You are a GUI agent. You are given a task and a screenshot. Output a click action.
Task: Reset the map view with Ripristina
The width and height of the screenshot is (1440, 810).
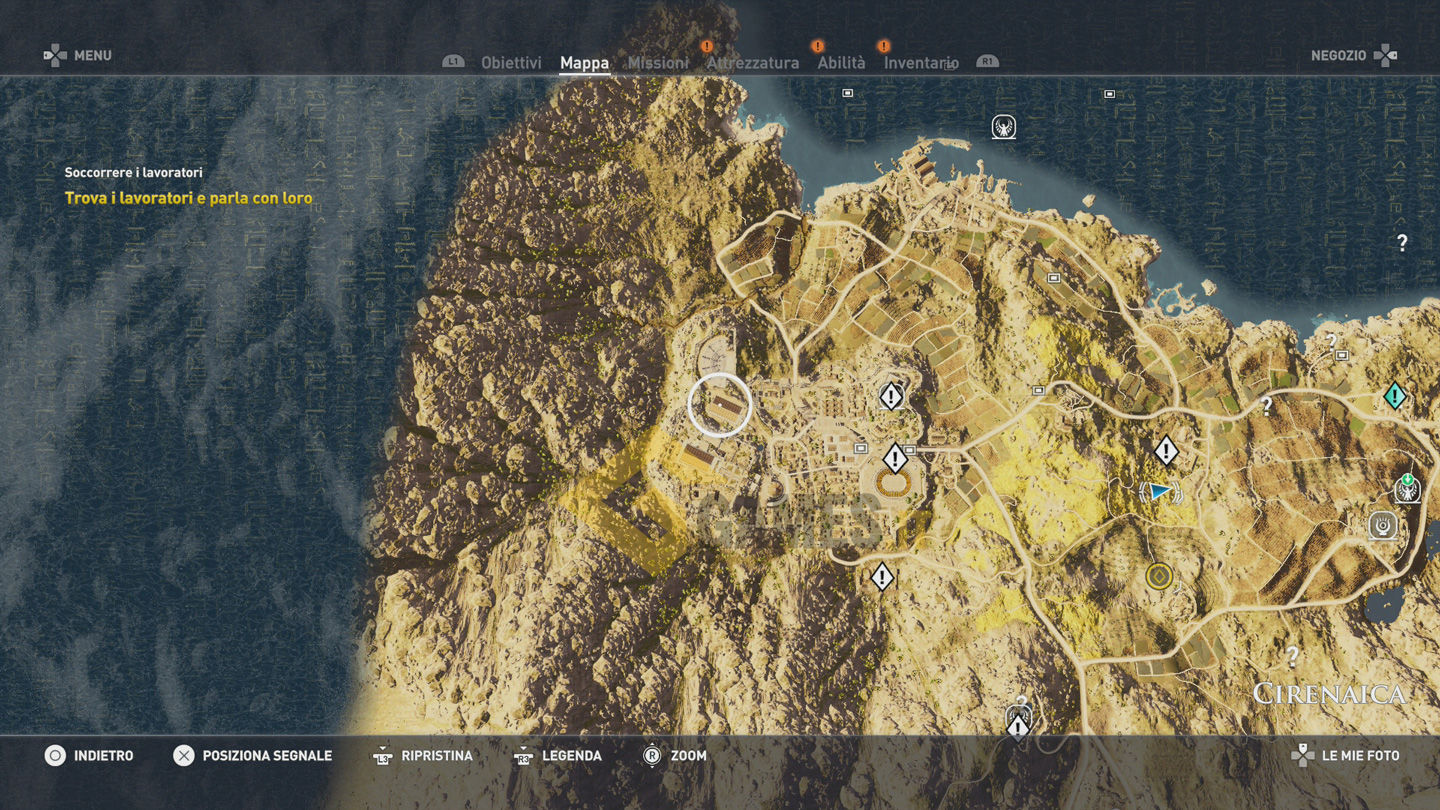[422, 756]
